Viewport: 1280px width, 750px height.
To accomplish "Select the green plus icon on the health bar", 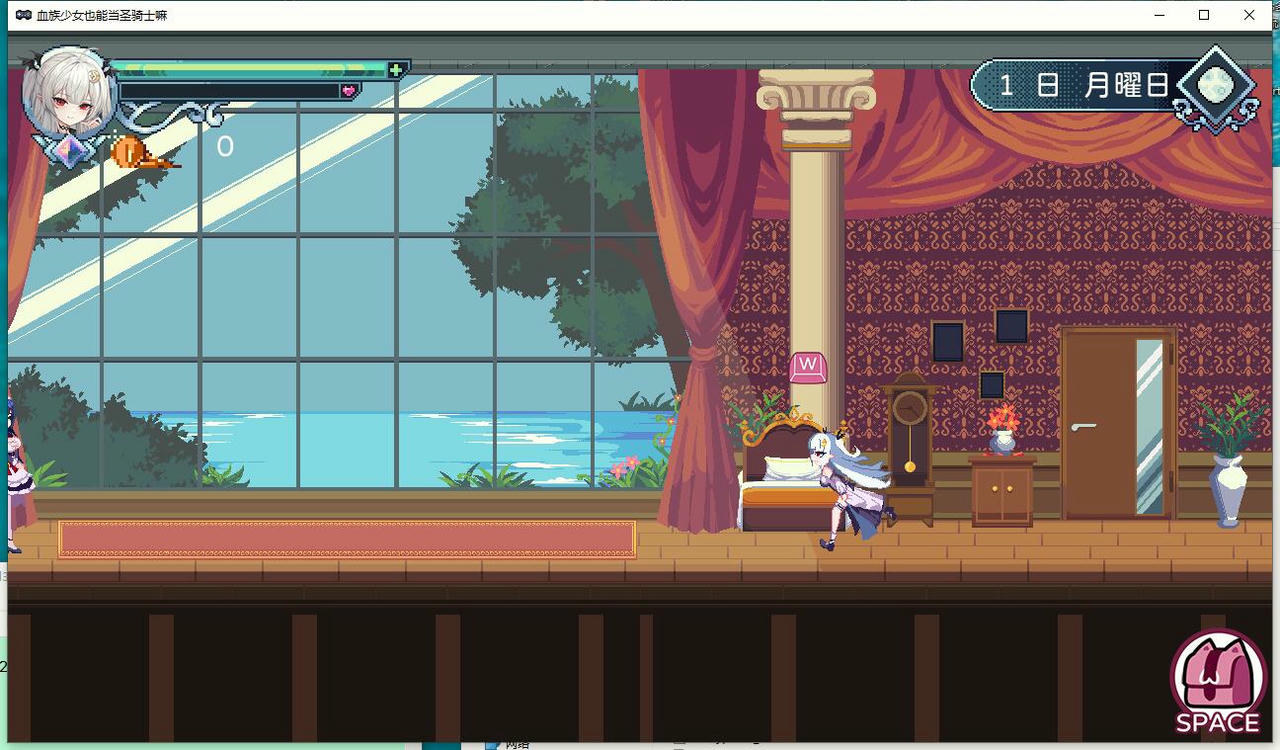I will point(395,67).
